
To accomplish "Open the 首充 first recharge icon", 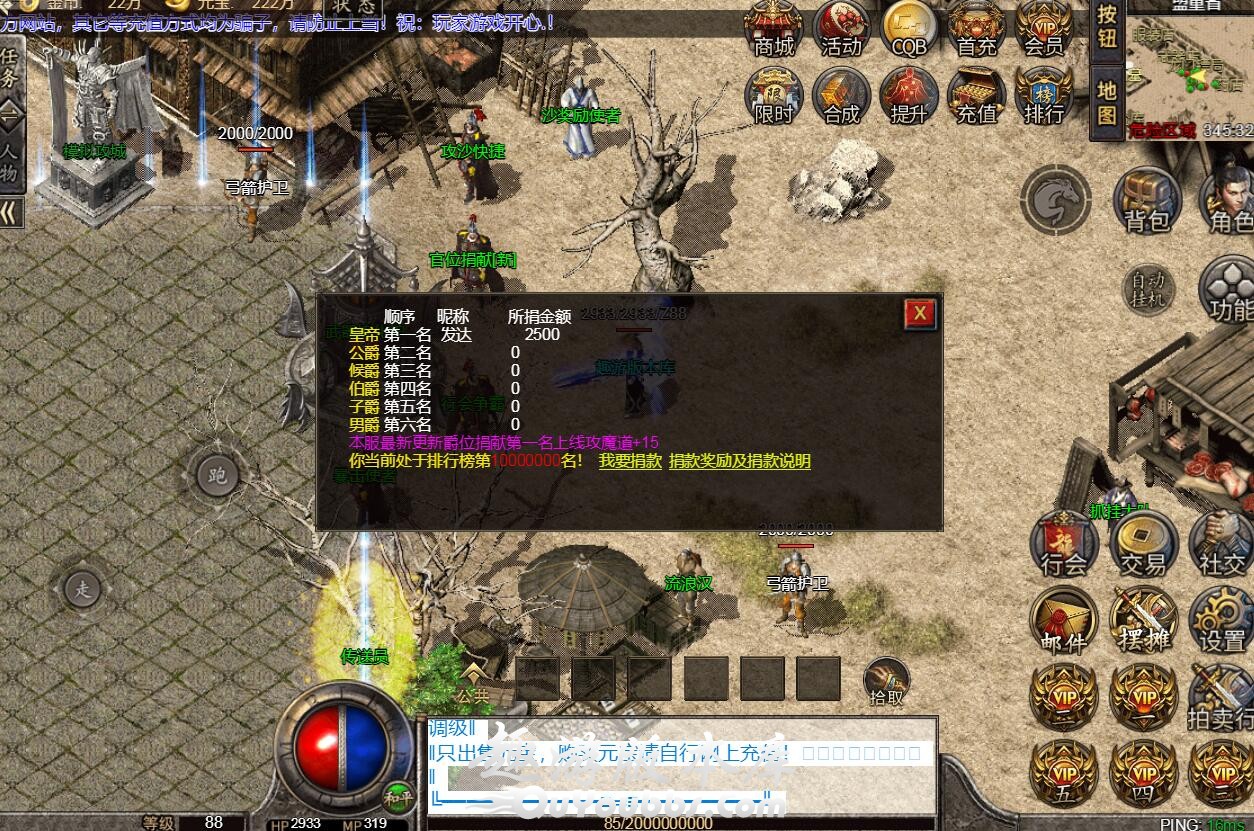I will coord(977,29).
